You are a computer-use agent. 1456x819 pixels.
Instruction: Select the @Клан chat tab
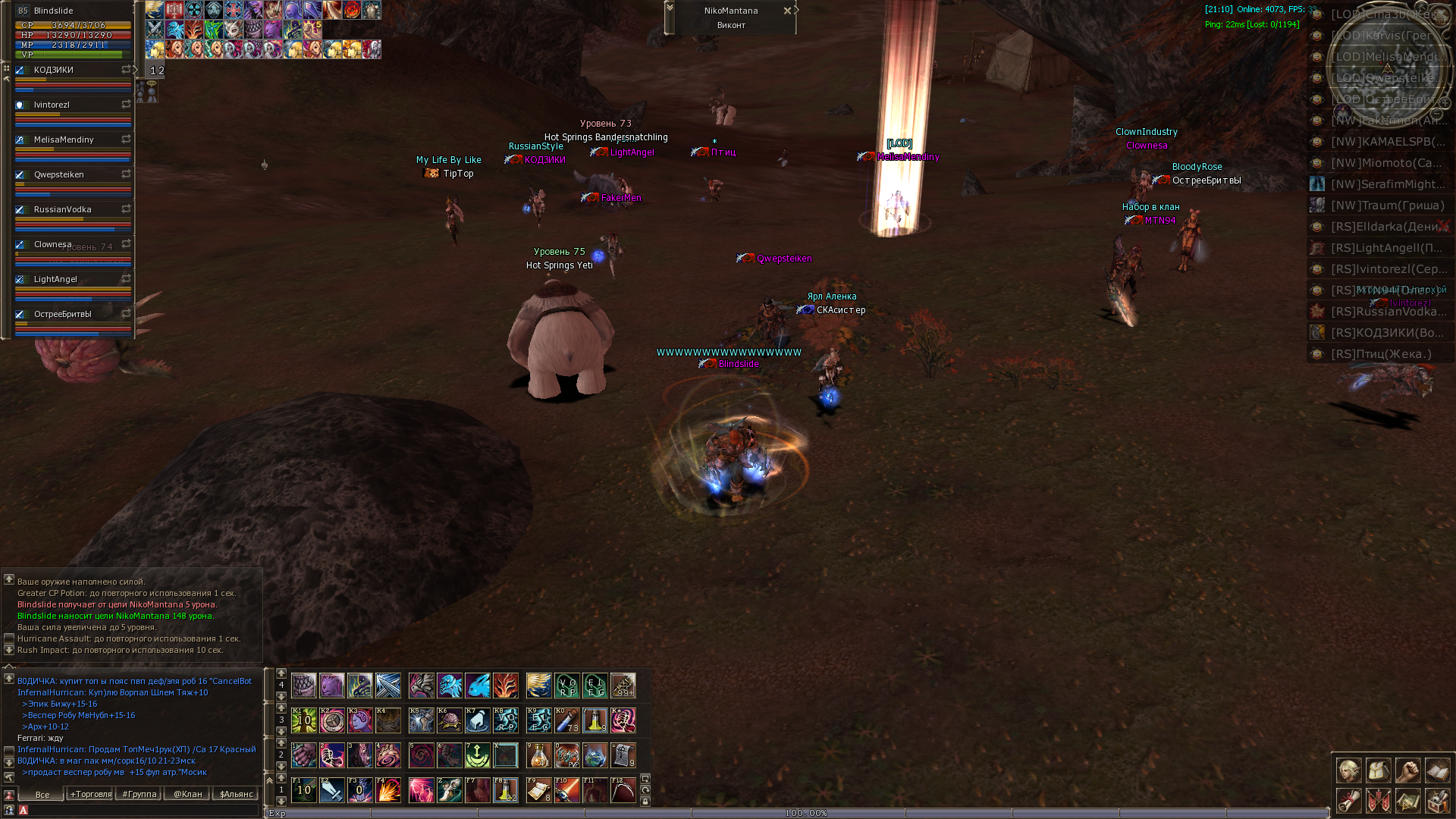[x=188, y=794]
